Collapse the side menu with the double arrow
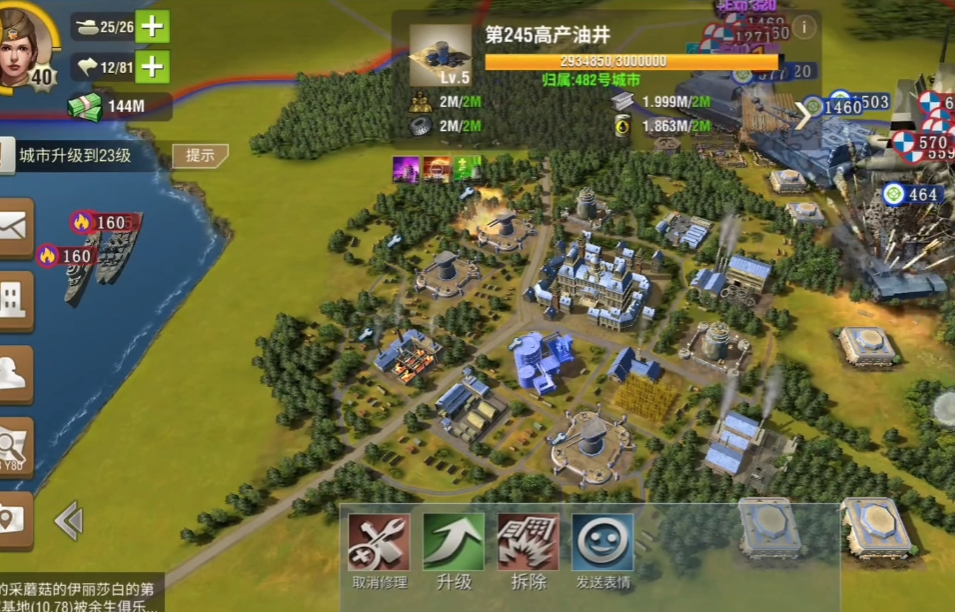The height and width of the screenshot is (612, 955). [x=68, y=521]
